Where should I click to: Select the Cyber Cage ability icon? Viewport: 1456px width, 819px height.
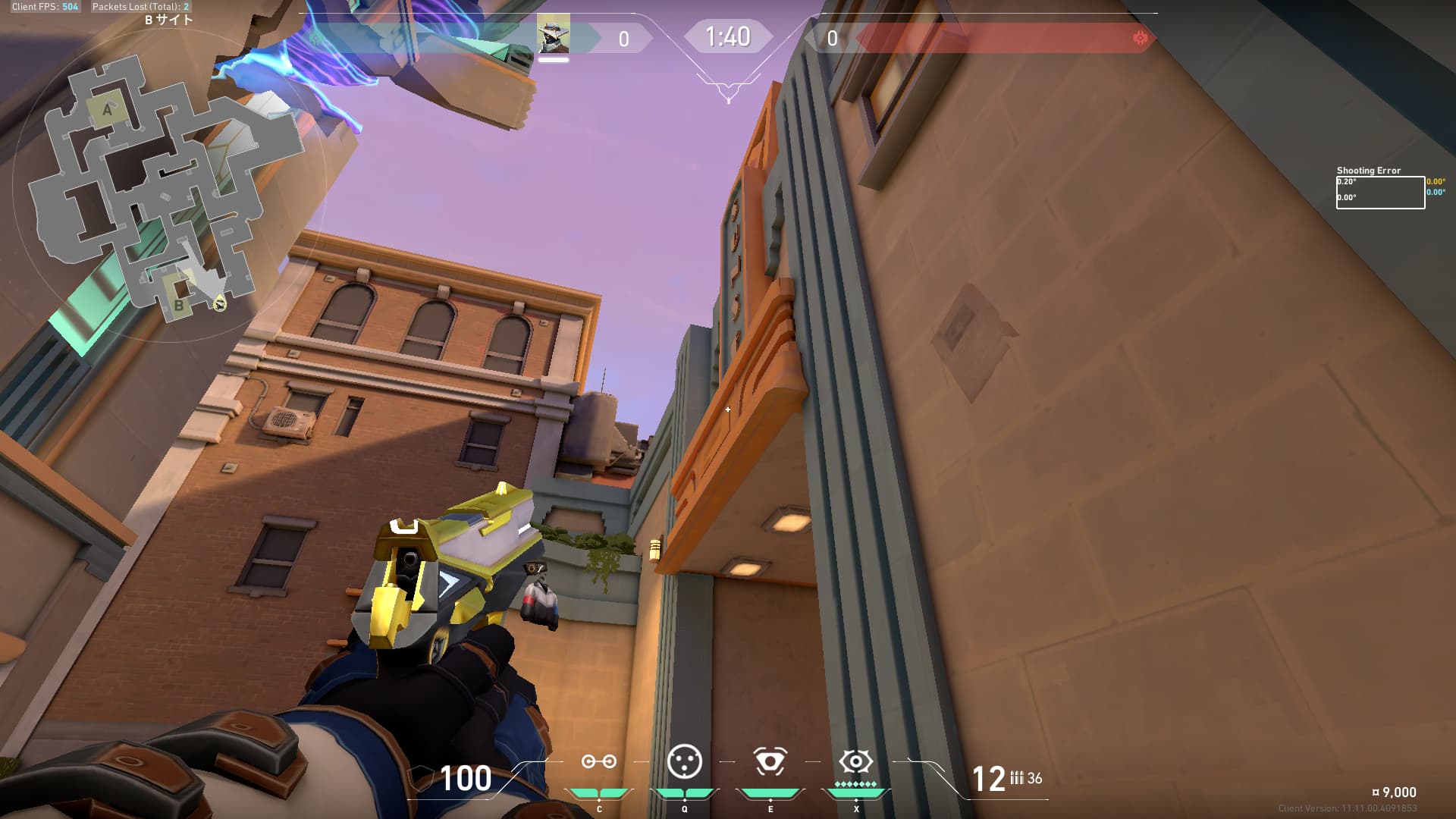coord(684,761)
